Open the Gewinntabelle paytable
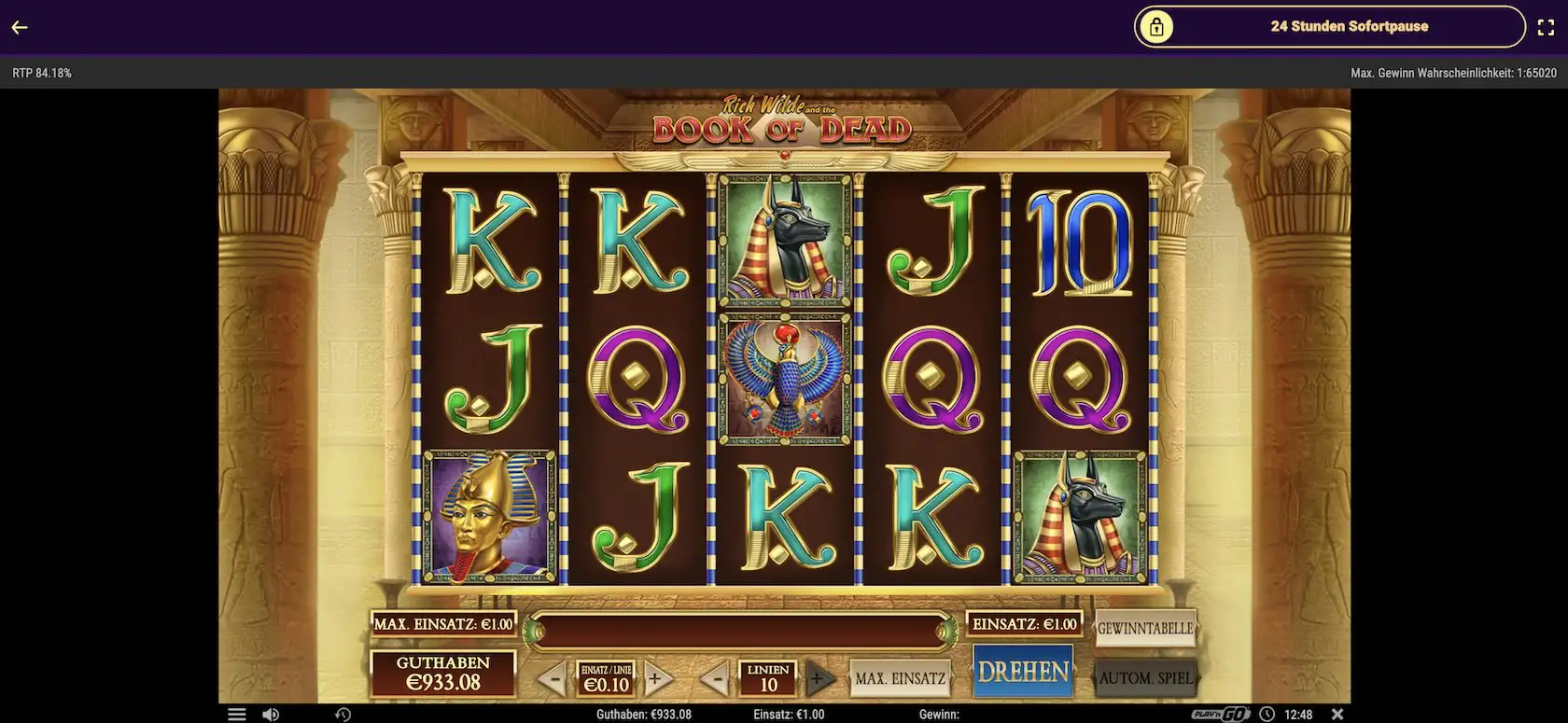This screenshot has height=723, width=1568. (1144, 628)
